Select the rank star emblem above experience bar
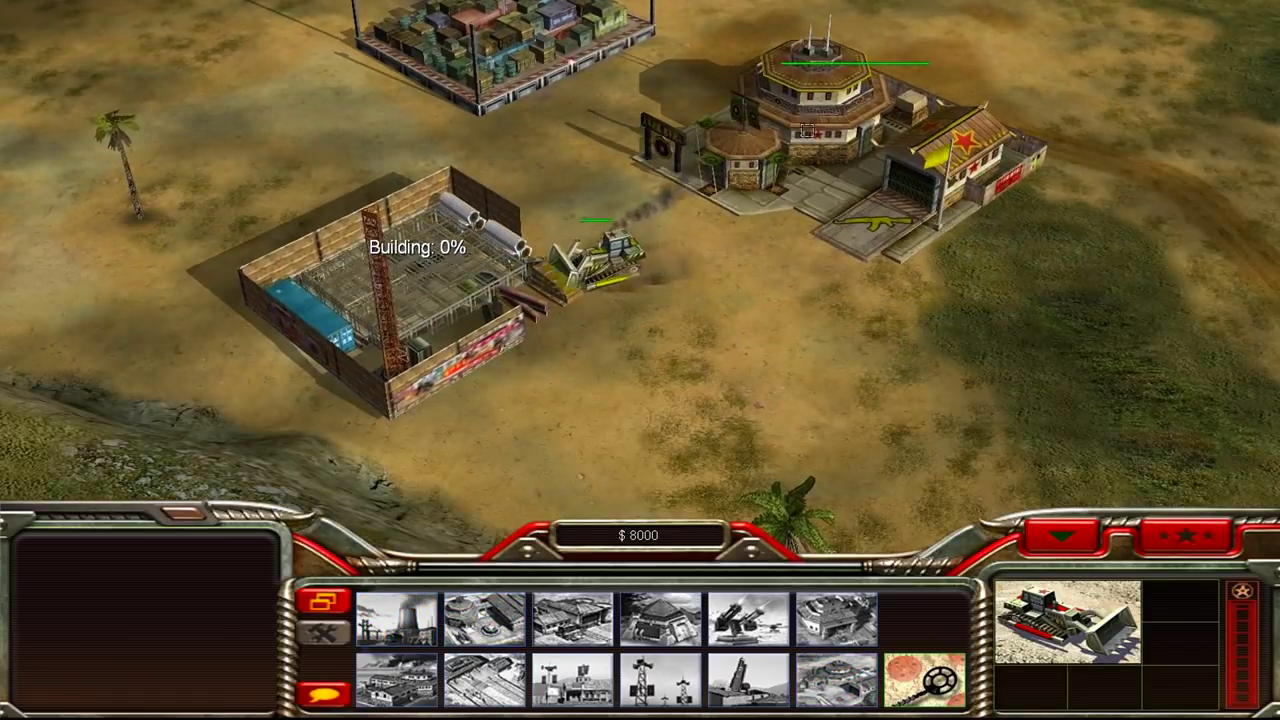The height and width of the screenshot is (720, 1280). point(1243,591)
